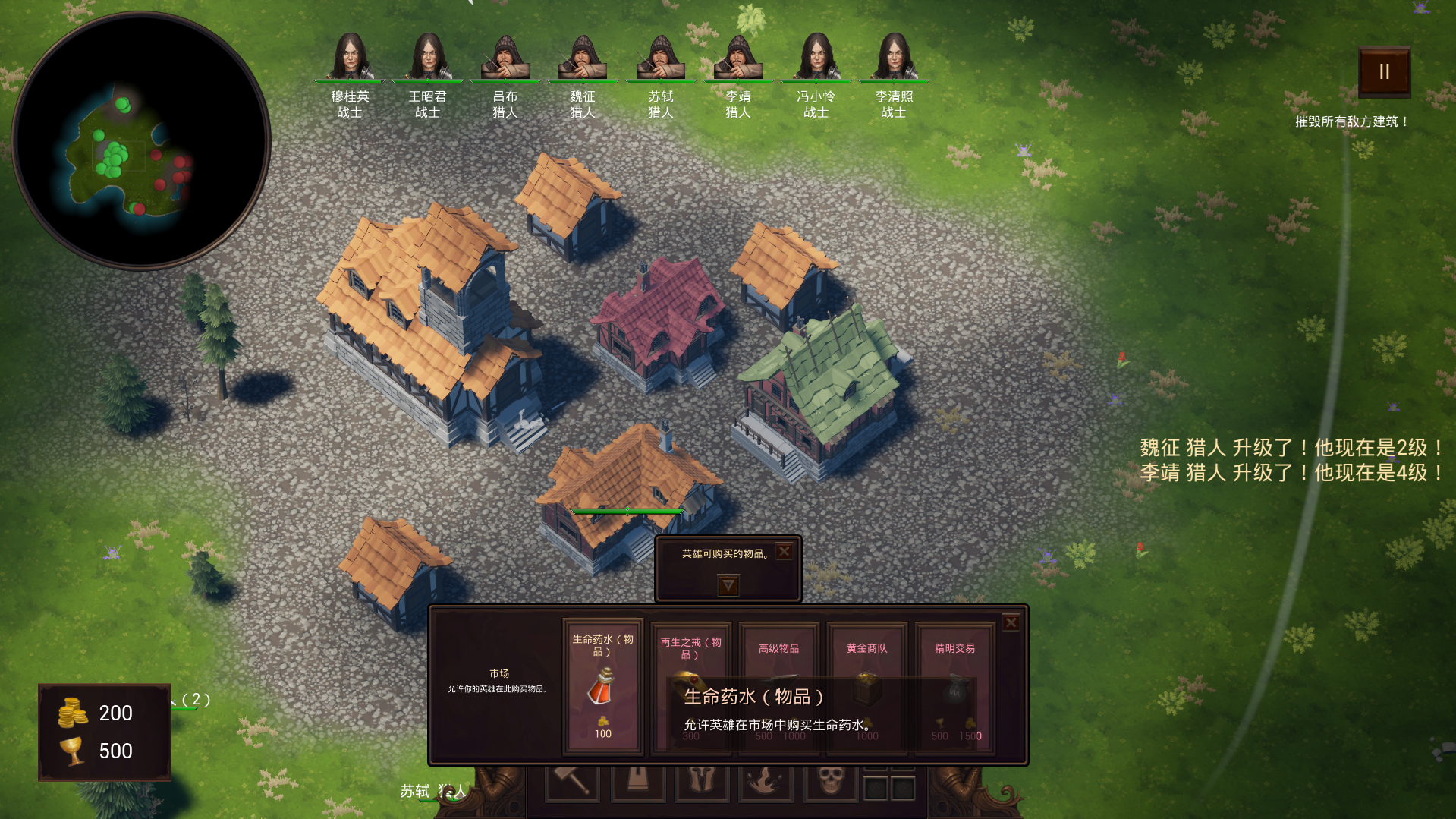Open the hammer build menu icon
Image resolution: width=1456 pixels, height=819 pixels.
573,780
